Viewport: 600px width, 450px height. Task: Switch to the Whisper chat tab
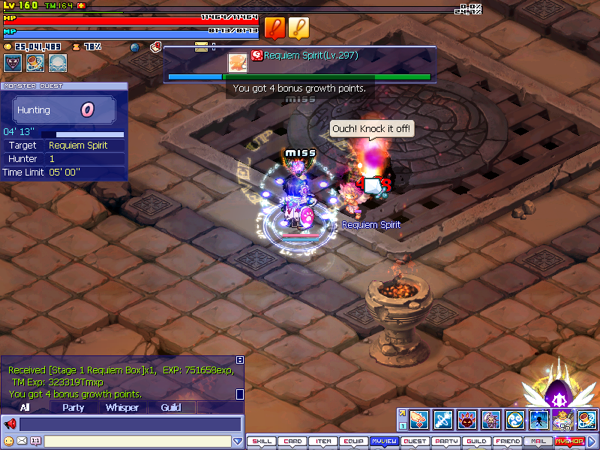point(122,408)
